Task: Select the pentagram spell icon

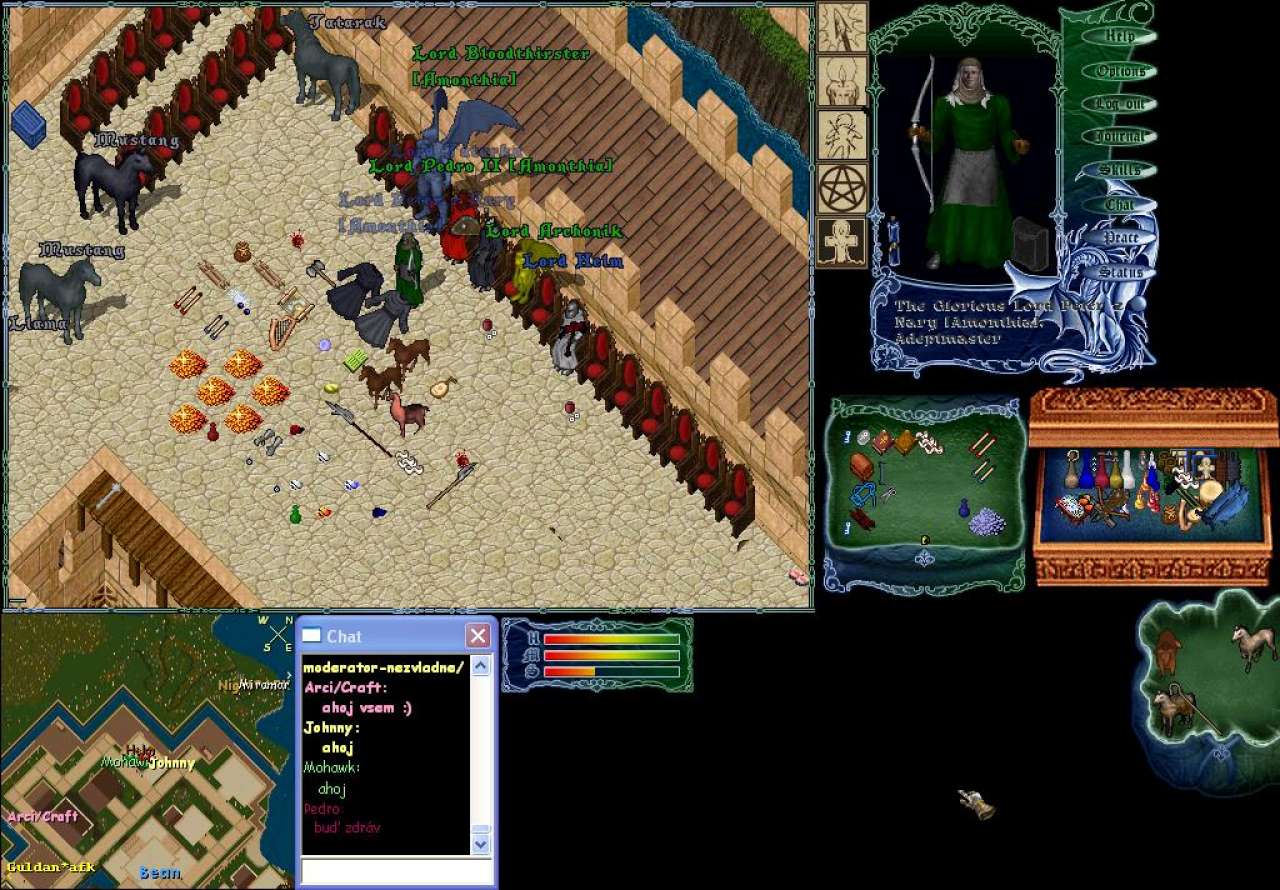Action: click(842, 188)
